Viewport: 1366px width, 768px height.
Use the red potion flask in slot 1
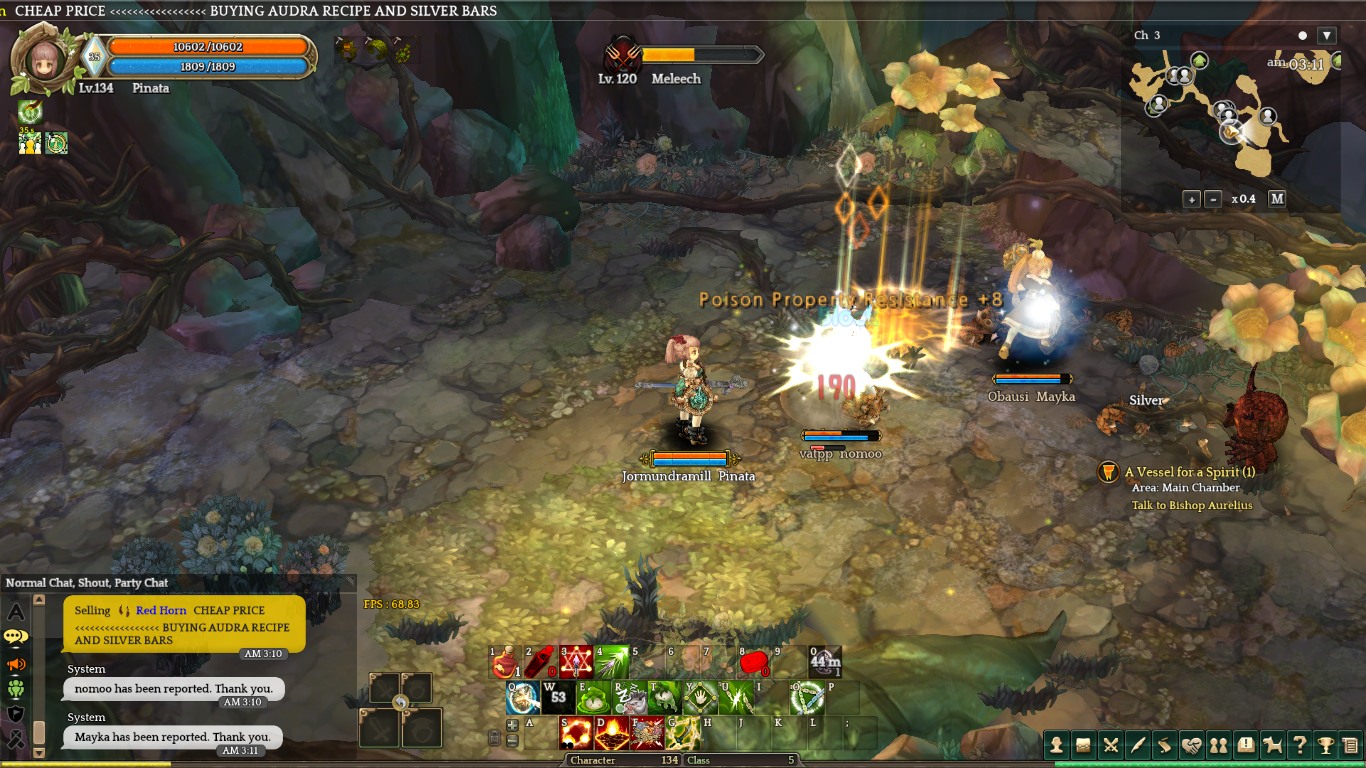pyautogui.click(x=505, y=663)
